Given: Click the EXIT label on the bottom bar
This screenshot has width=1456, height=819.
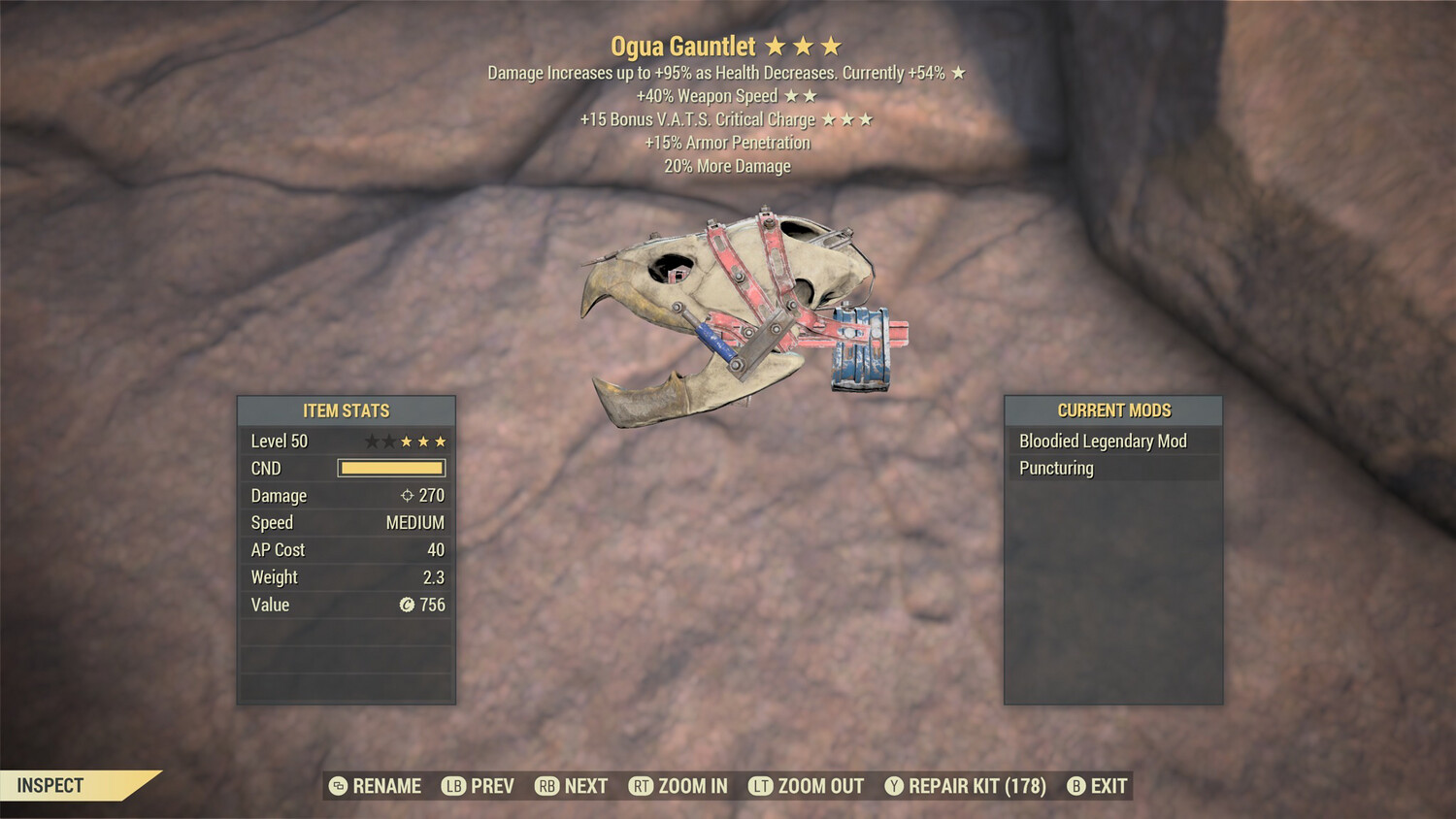Looking at the screenshot, I should point(1109,786).
